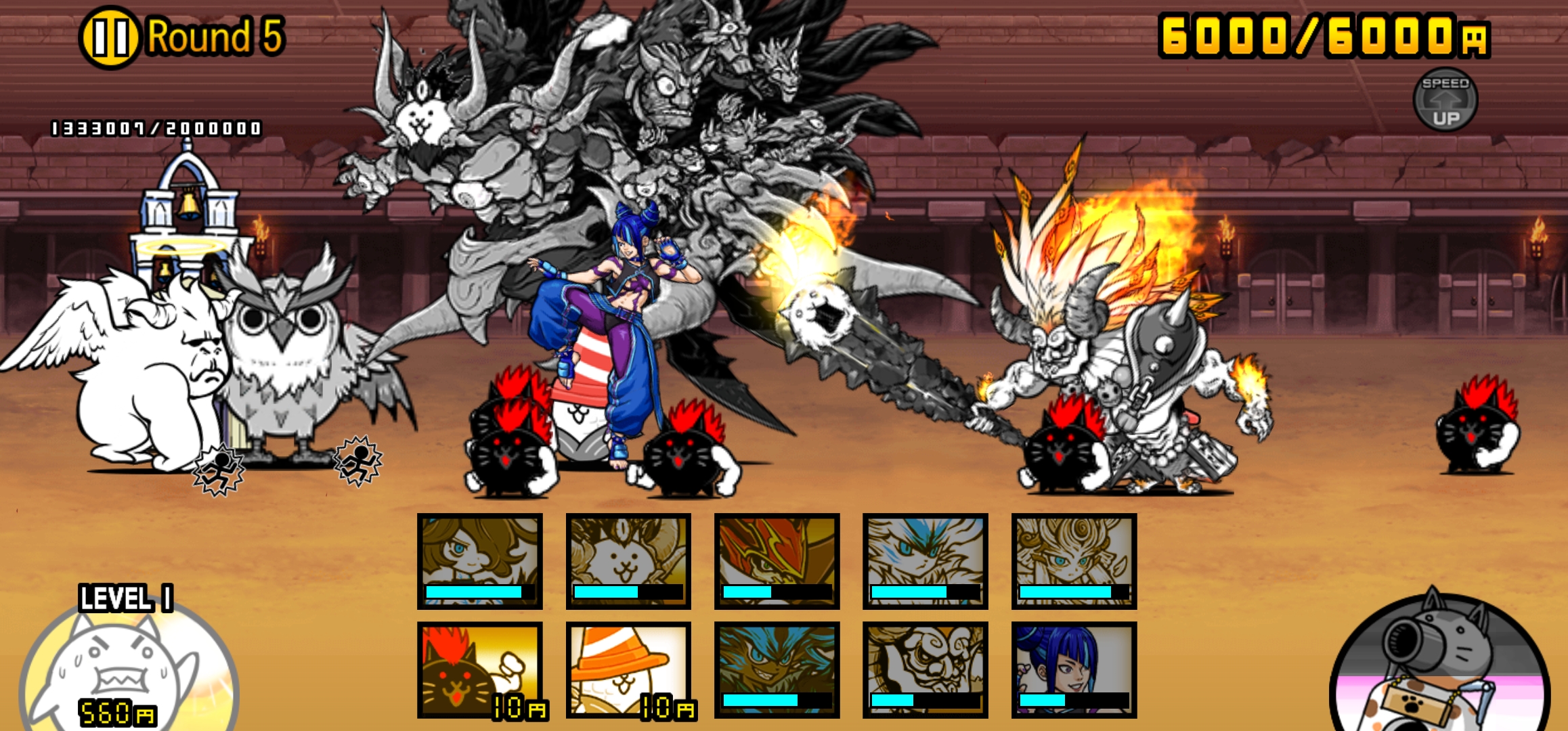Choose the white and blue beast unit slot
The width and height of the screenshot is (1568, 731).
click(x=925, y=561)
